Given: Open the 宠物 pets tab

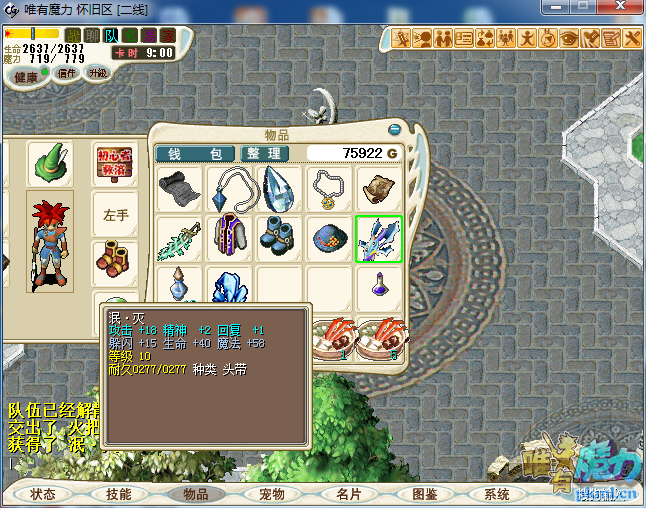Looking at the screenshot, I should pyautogui.click(x=271, y=494).
